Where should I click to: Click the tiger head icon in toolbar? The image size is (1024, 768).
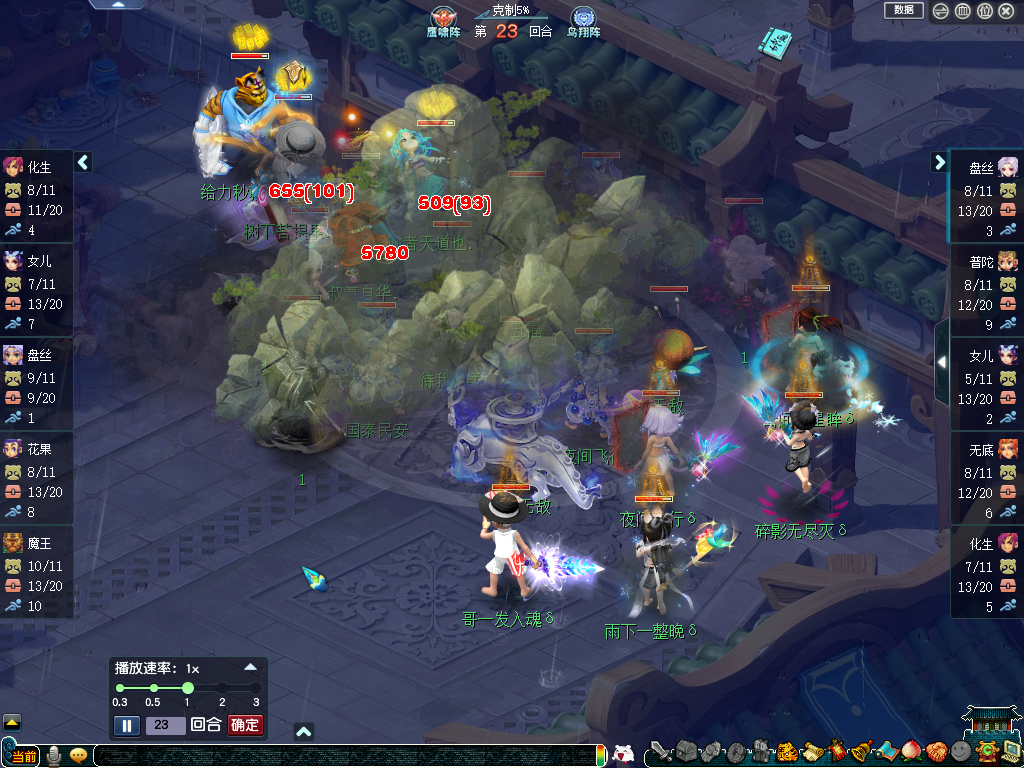[787, 751]
